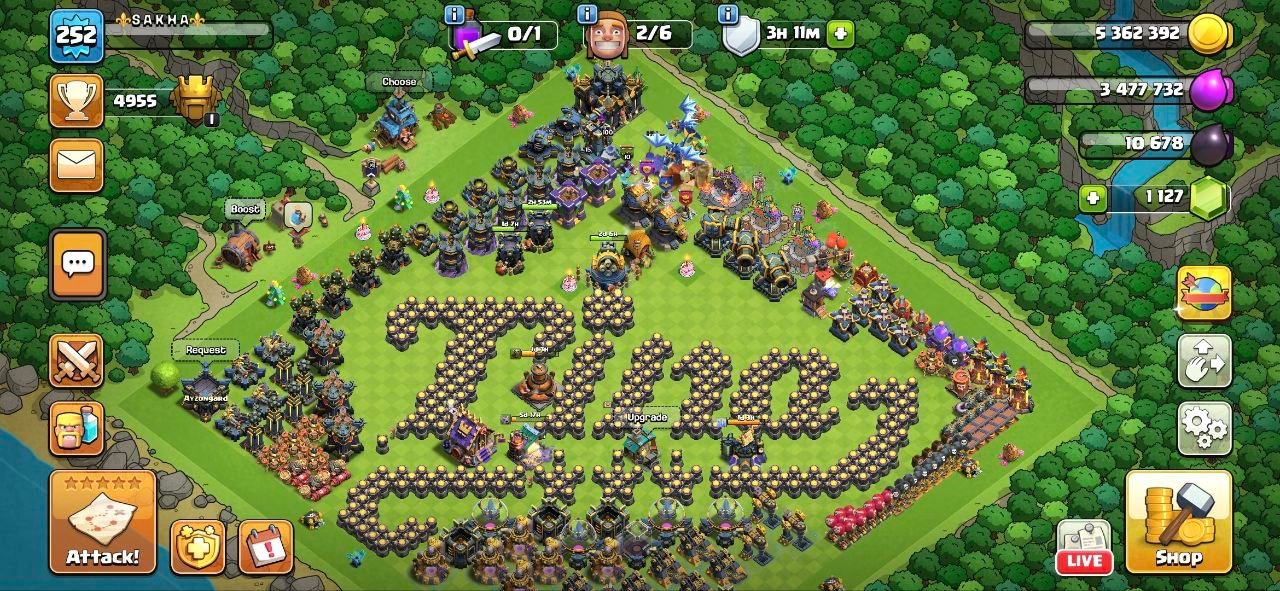Open the player profile level 252 badge

coord(77,37)
